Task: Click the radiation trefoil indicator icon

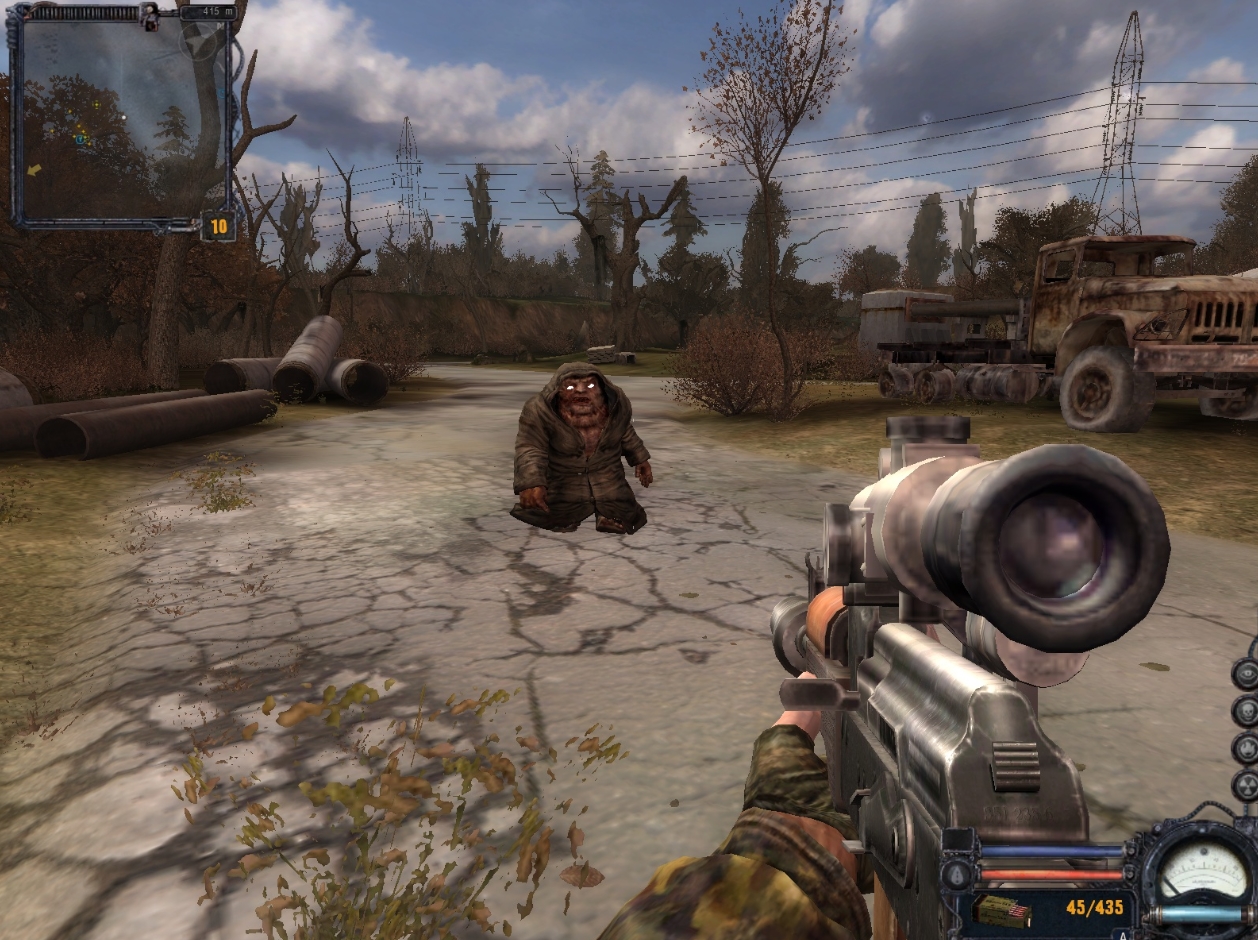Action: [x=1247, y=786]
